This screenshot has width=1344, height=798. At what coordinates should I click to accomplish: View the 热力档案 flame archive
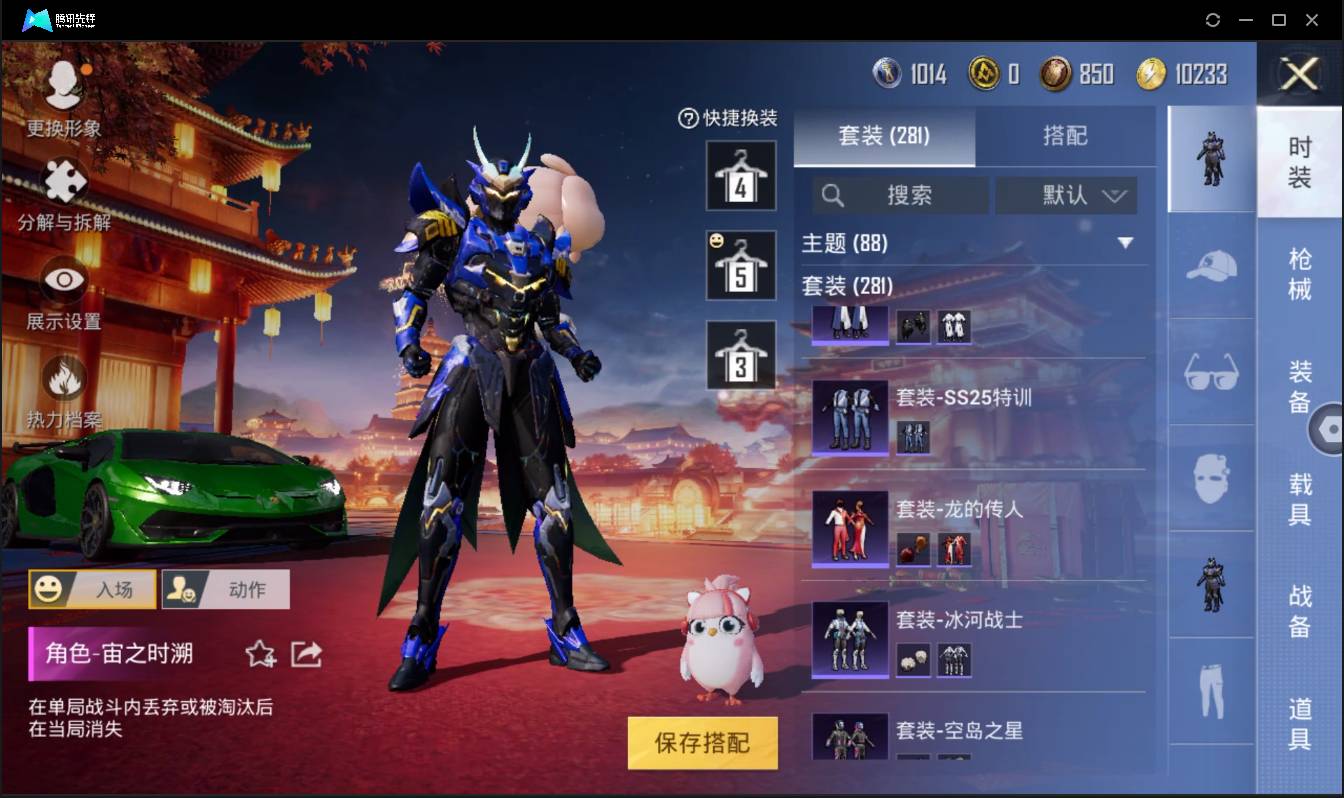62,390
